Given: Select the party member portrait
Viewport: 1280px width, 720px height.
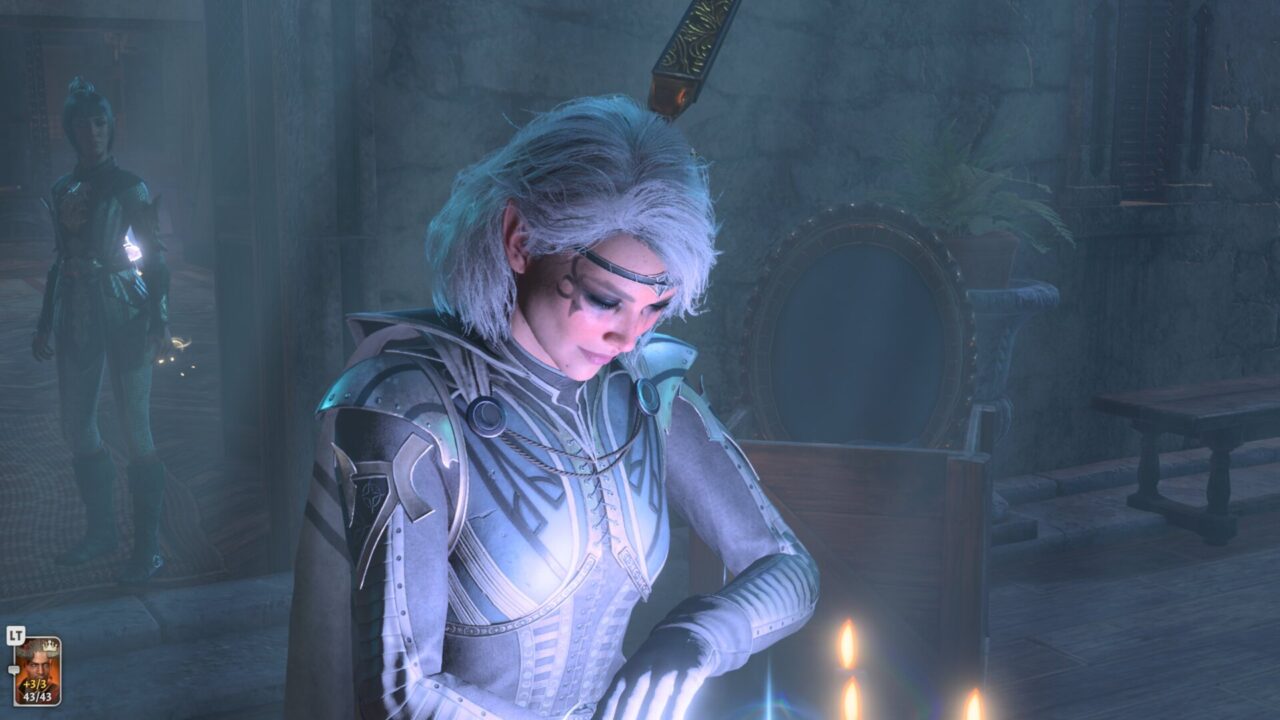Looking at the screenshot, I should point(37,670).
